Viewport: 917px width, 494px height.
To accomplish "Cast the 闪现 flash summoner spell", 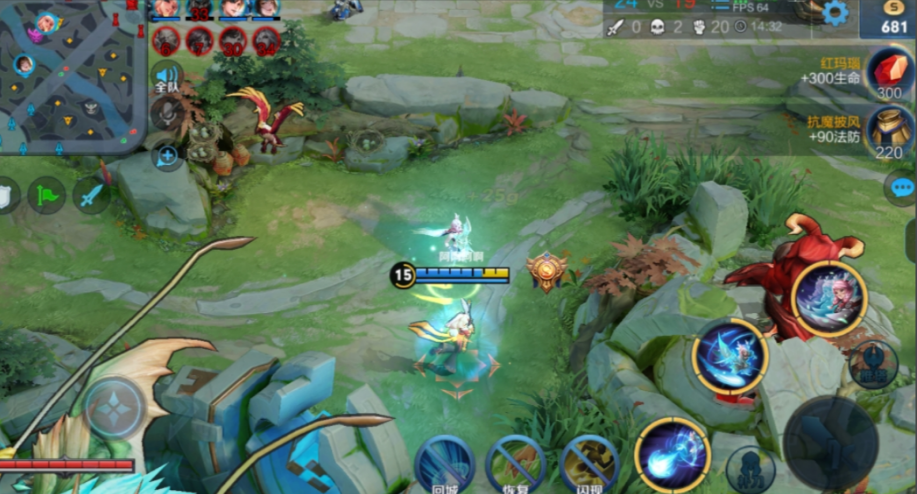I will [588, 464].
